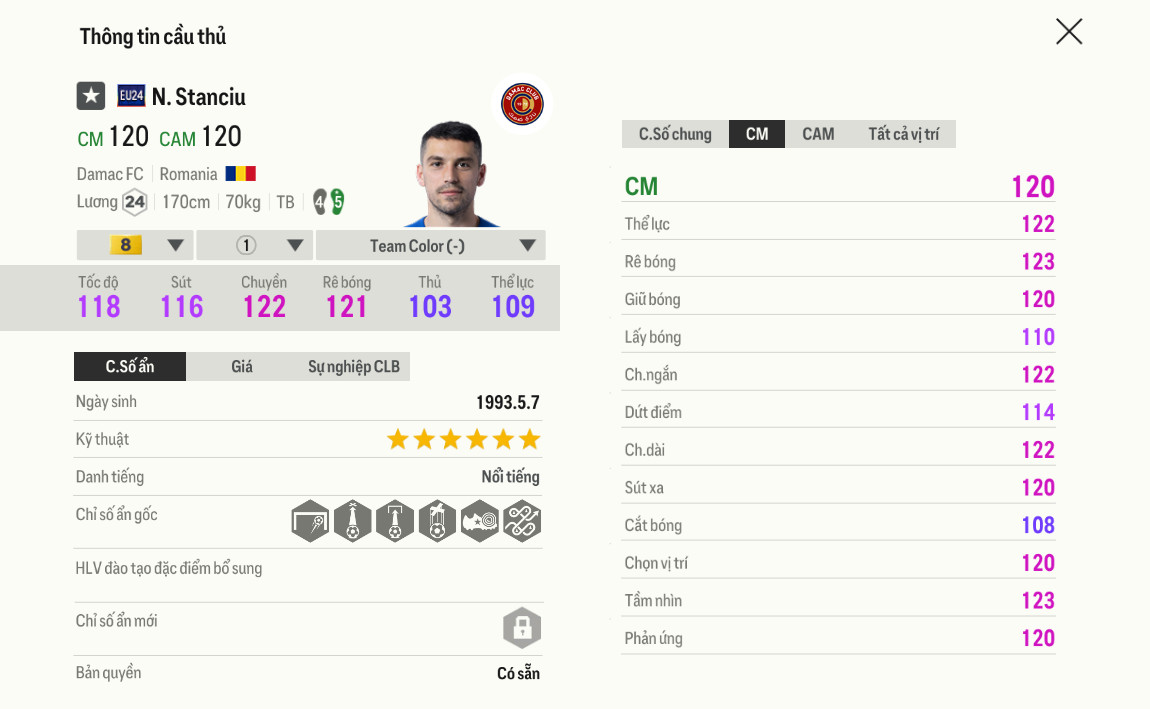Open the Giá price tab
The image size is (1150, 709).
(242, 367)
